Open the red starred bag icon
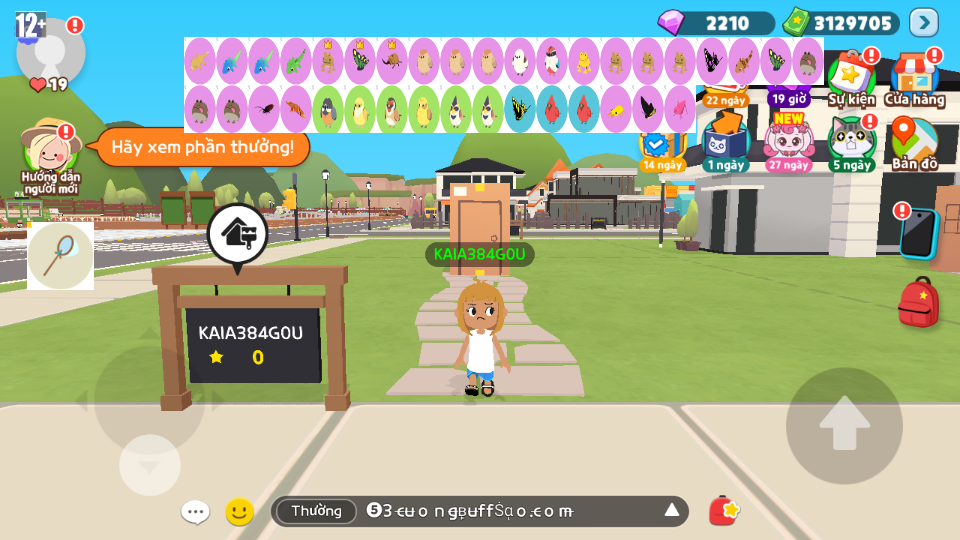 (723, 511)
